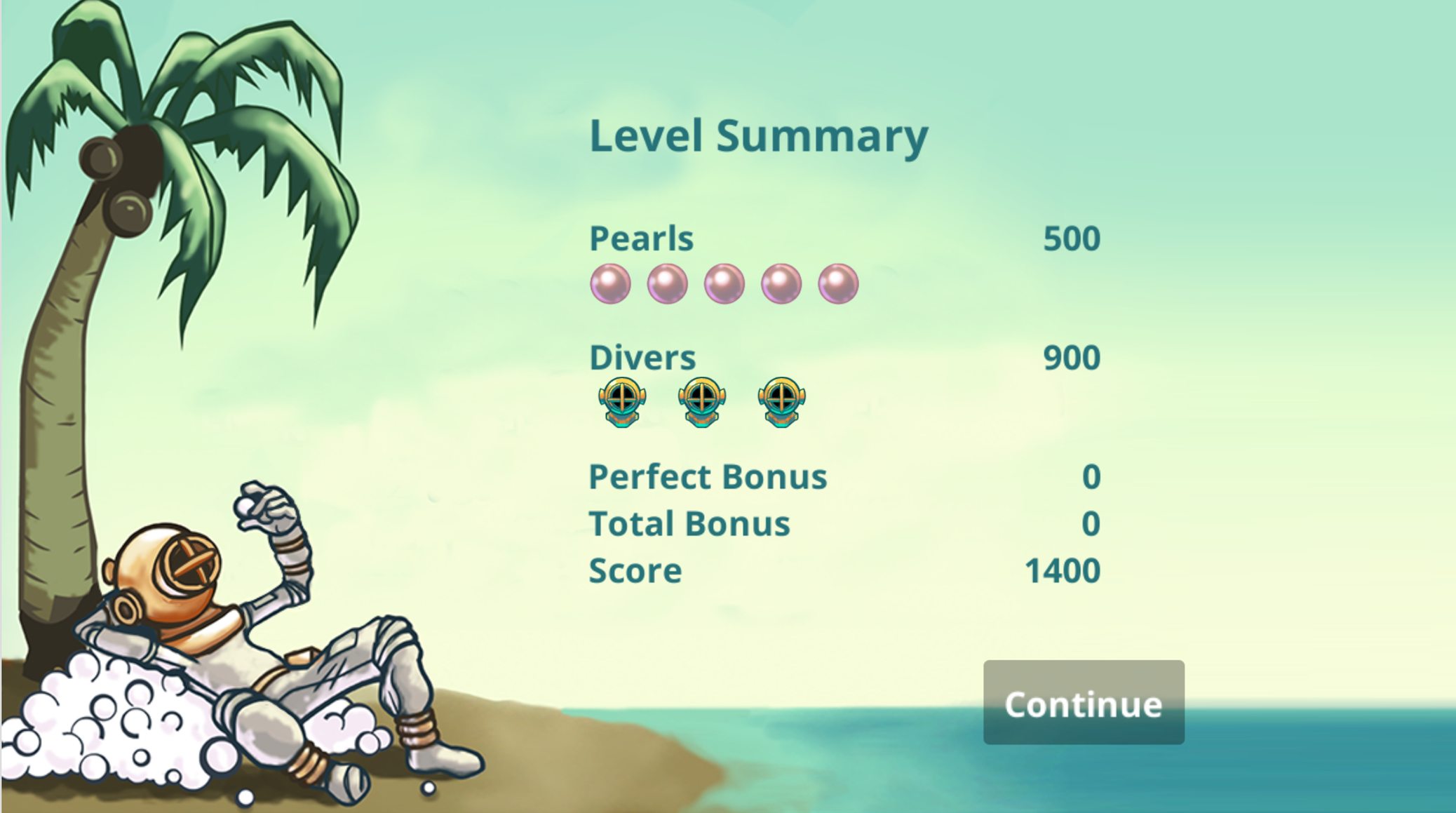1456x813 pixels.
Task: Click the Divers label
Action: (642, 358)
